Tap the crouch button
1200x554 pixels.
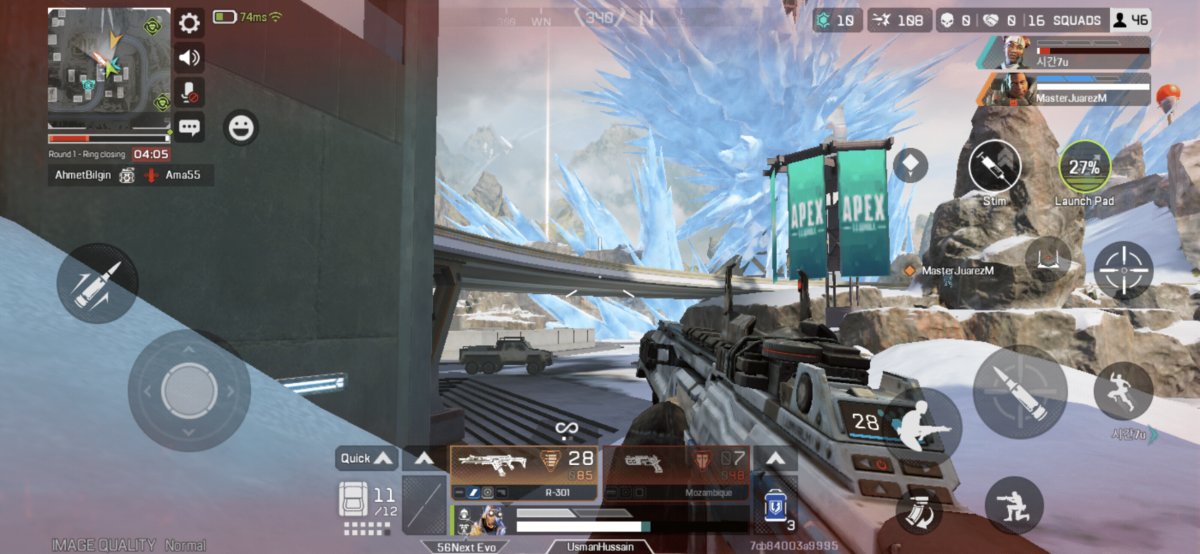point(1014,504)
